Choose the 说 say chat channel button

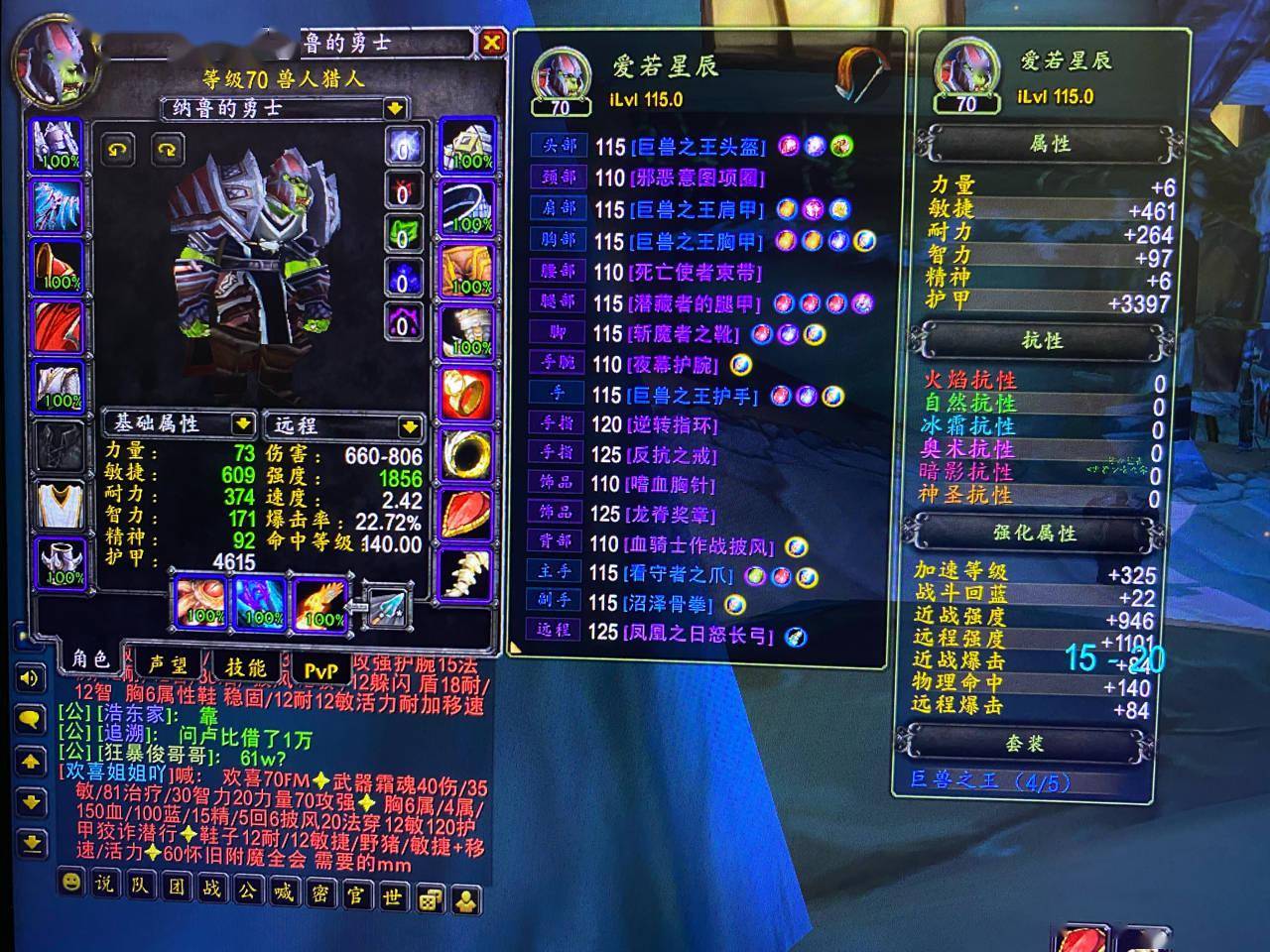(x=103, y=885)
